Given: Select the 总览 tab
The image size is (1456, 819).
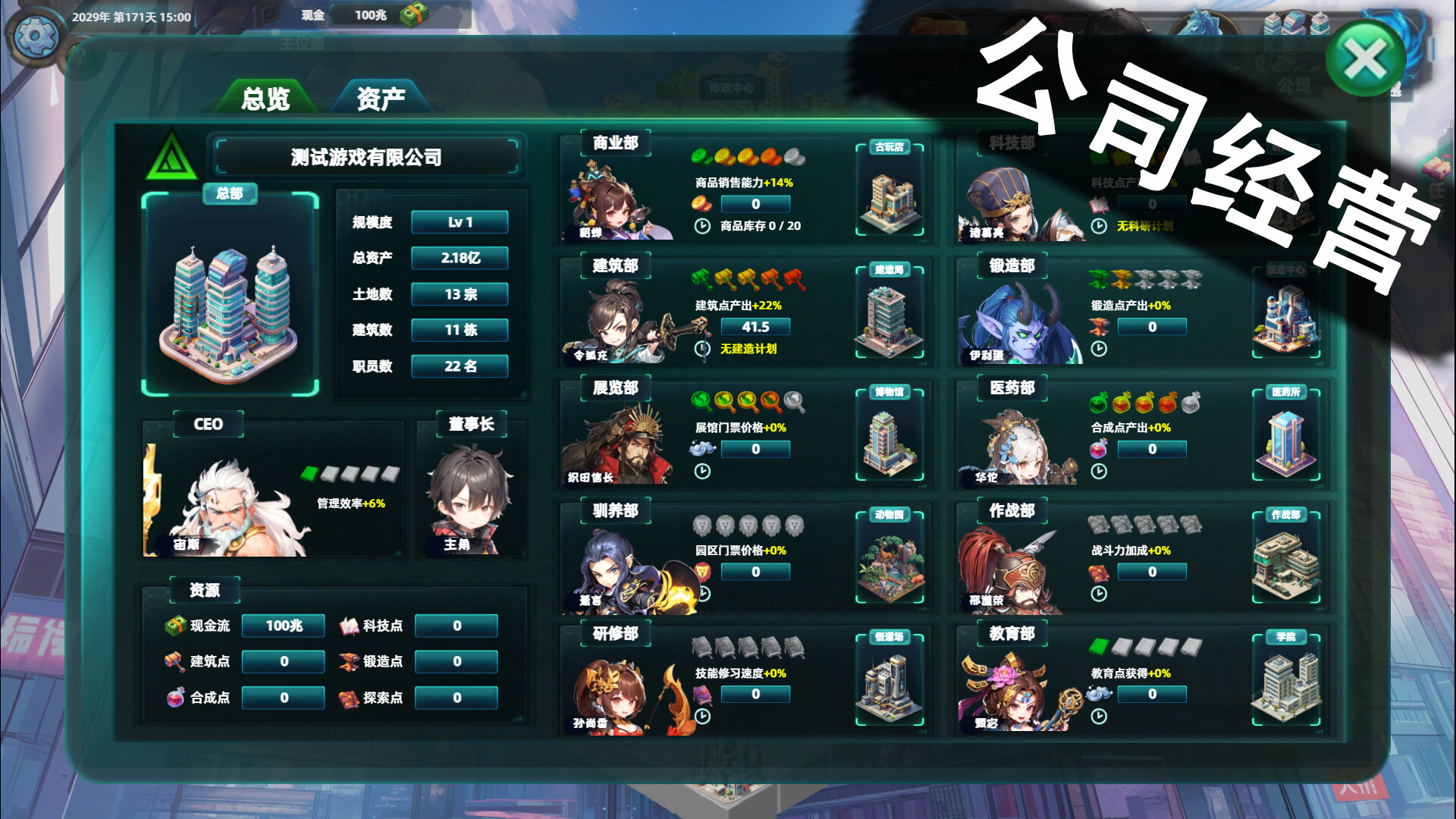Looking at the screenshot, I should click(x=267, y=99).
